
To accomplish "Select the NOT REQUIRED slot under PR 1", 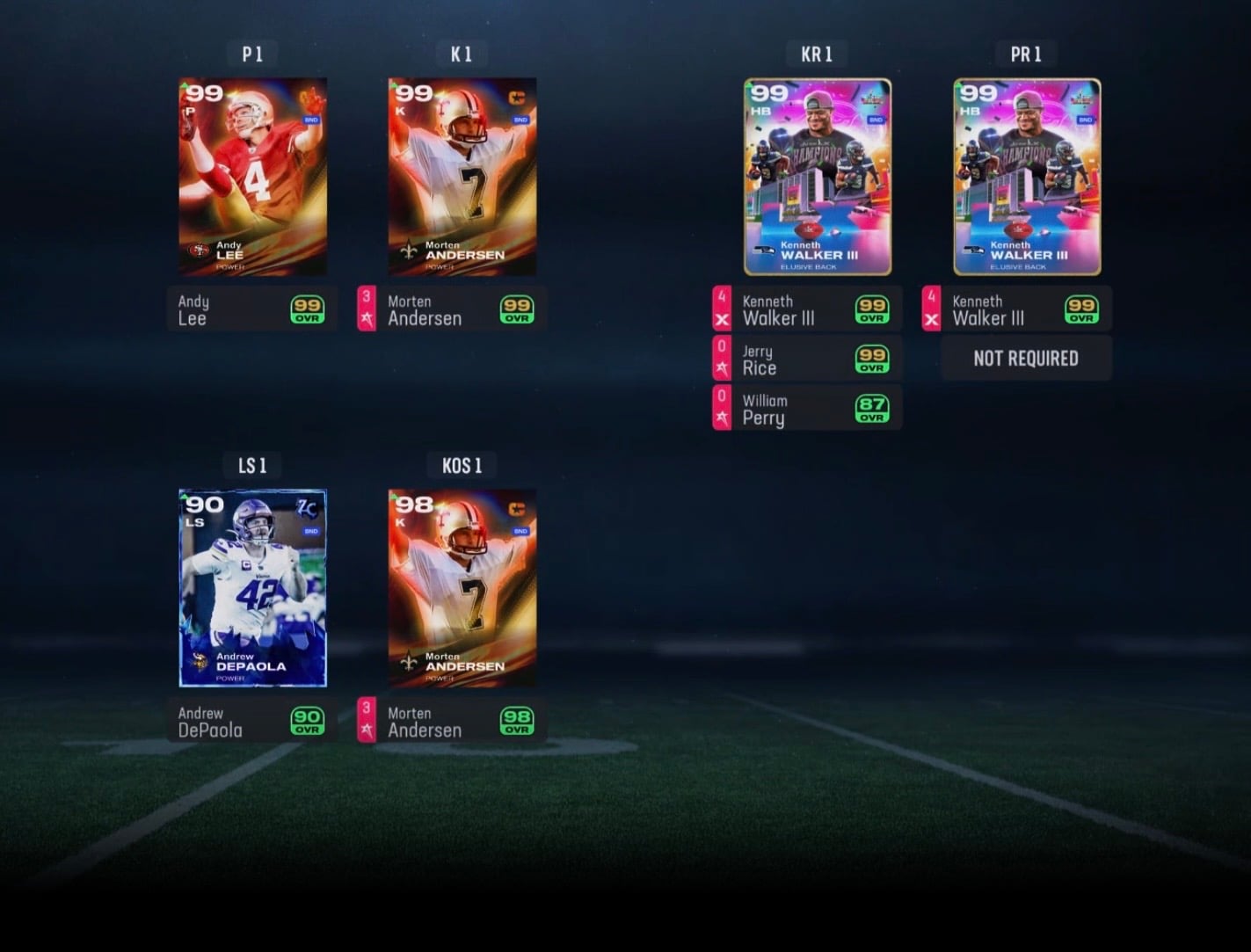I will click(1026, 359).
